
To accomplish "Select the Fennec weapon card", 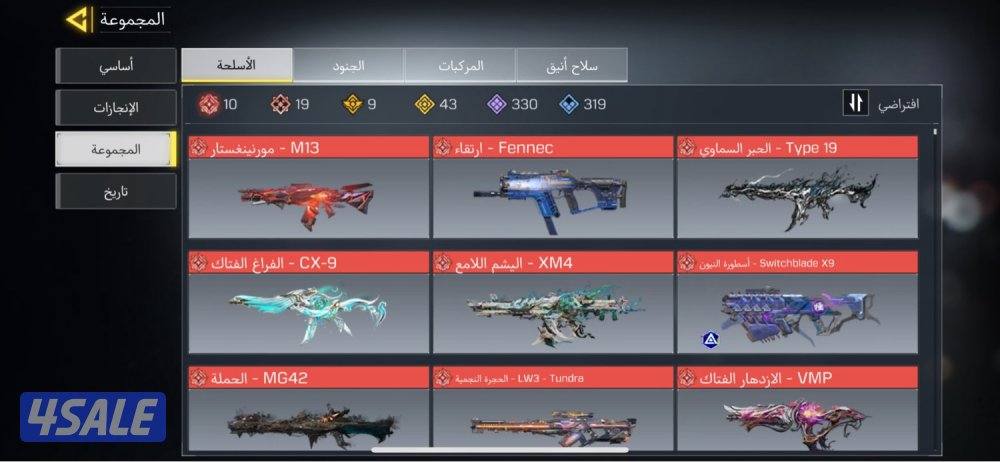I will [x=552, y=187].
